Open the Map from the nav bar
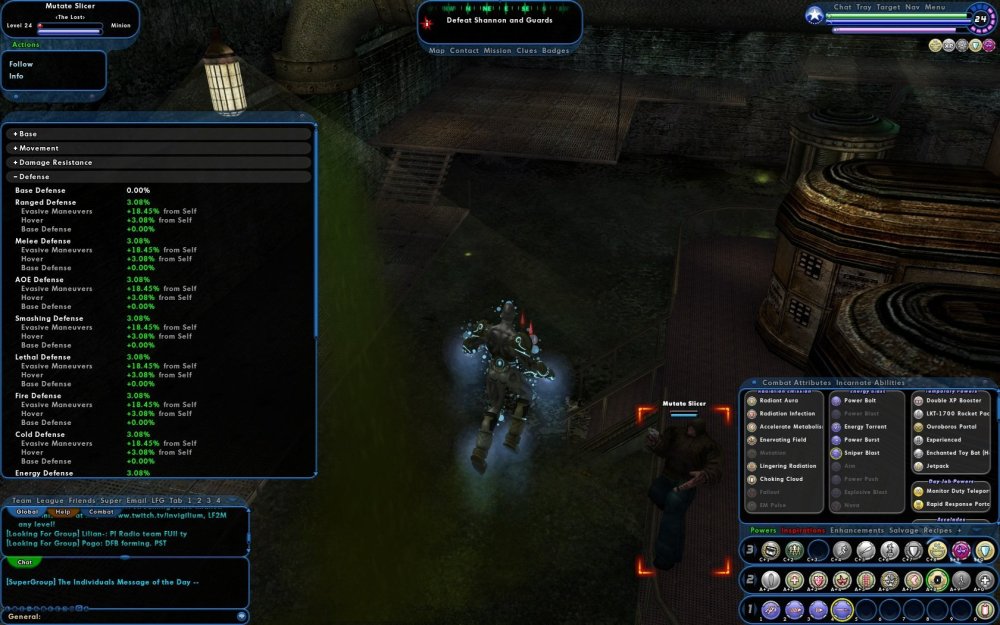The image size is (1000, 625). point(437,50)
